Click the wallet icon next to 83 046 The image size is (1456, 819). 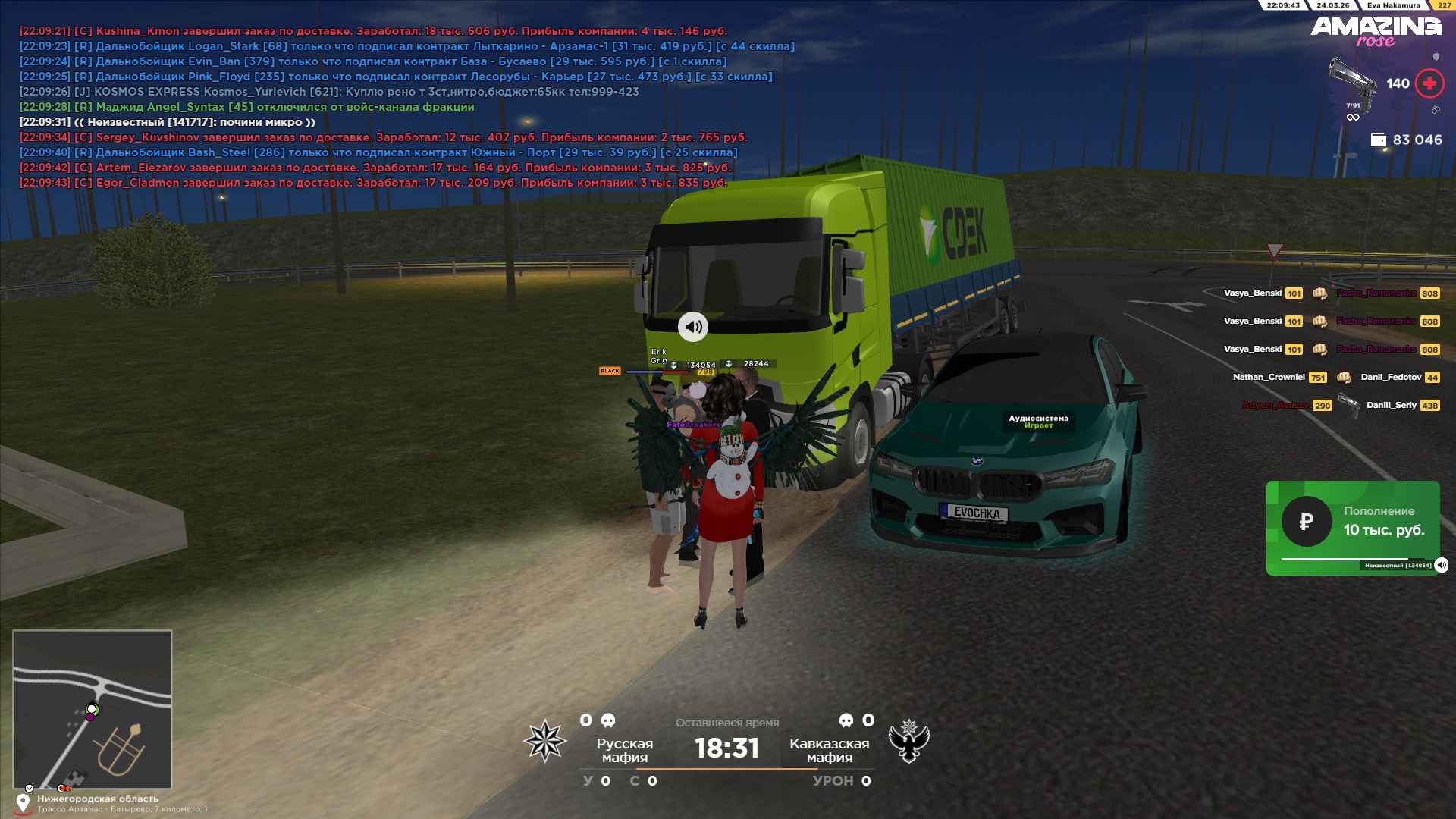[1378, 140]
